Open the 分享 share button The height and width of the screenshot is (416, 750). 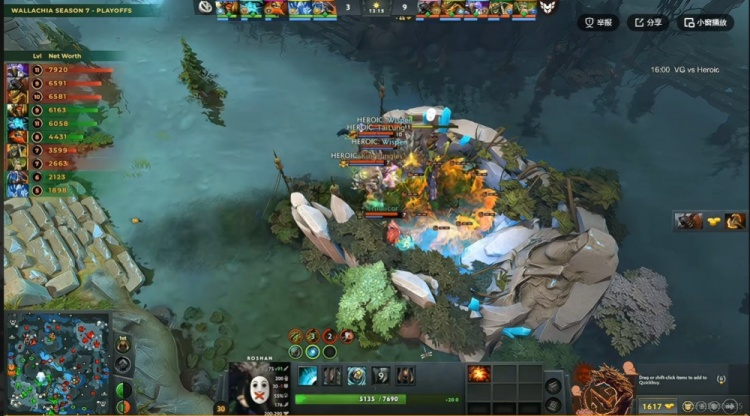click(648, 22)
